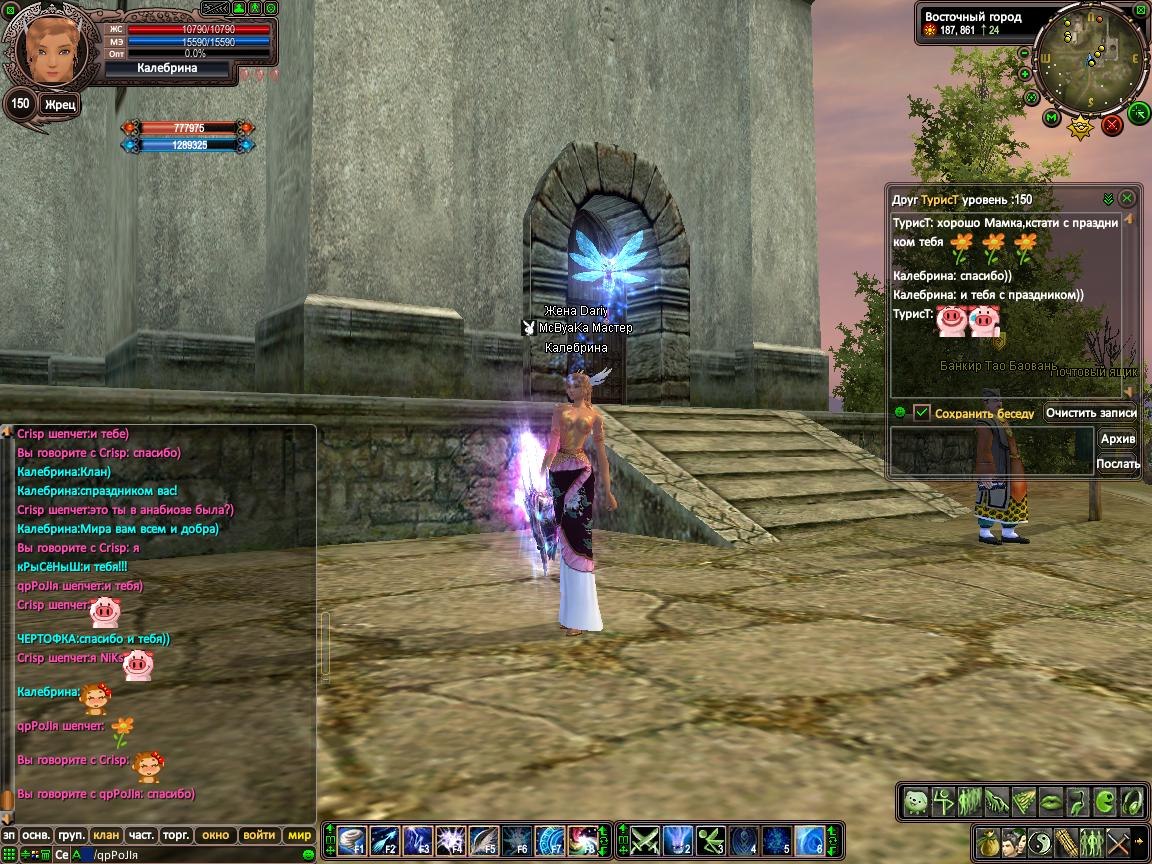Activate the F1 whirlwind skill

click(351, 840)
